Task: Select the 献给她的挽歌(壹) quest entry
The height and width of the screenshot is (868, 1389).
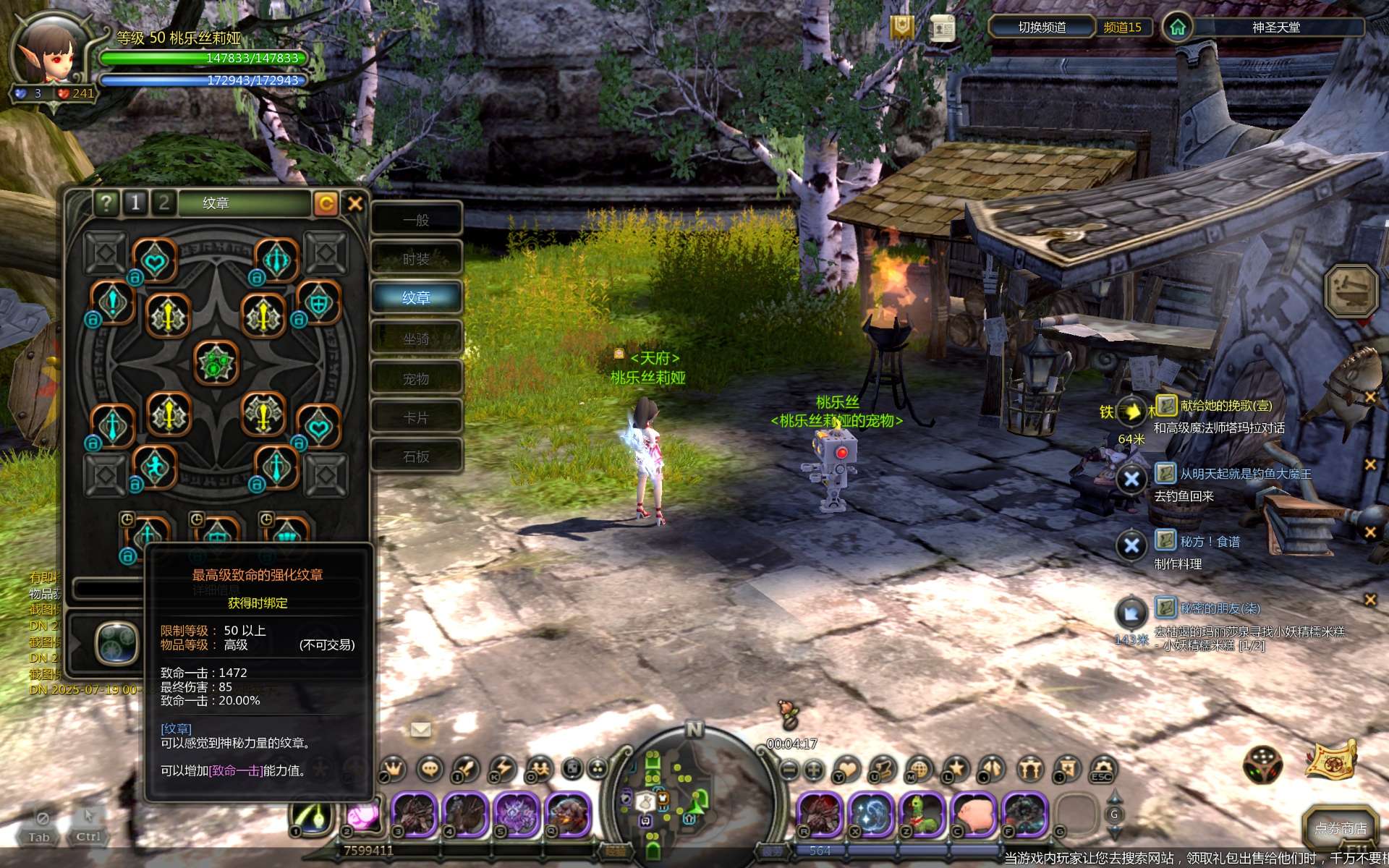Action: coord(1226,406)
